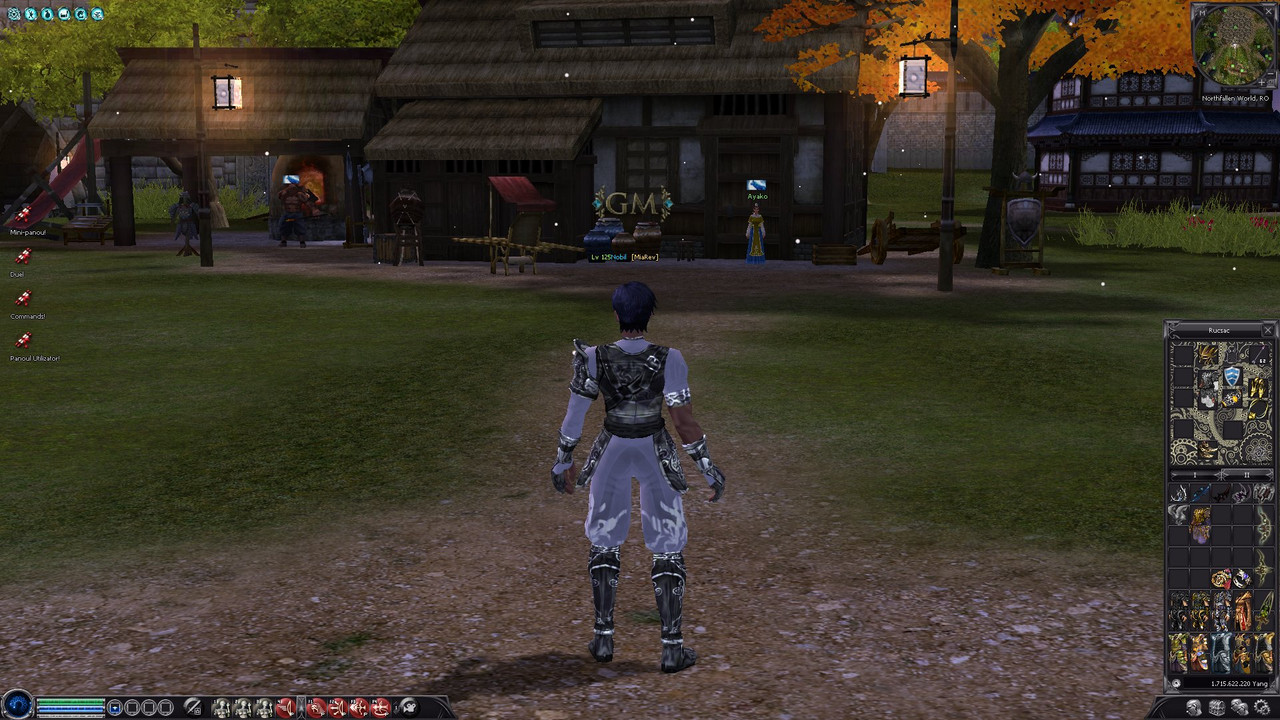The height and width of the screenshot is (720, 1280).
Task: Select the blue shield item in the Rucsac
Action: tap(1231, 377)
